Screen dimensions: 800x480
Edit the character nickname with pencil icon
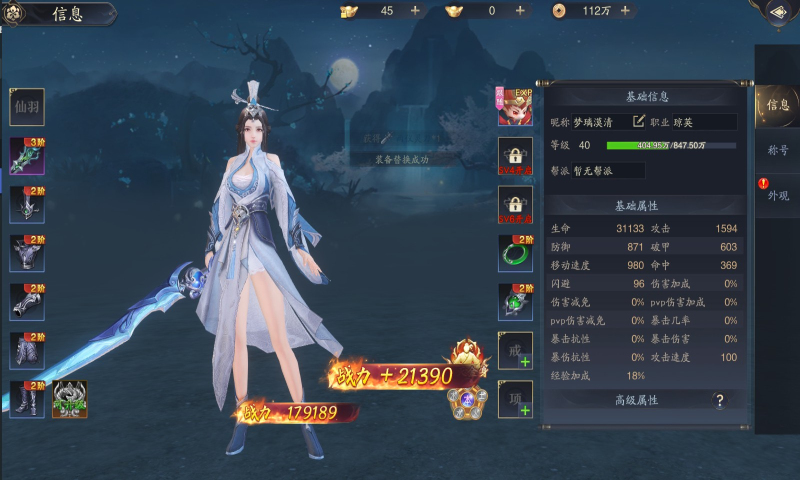coord(639,121)
